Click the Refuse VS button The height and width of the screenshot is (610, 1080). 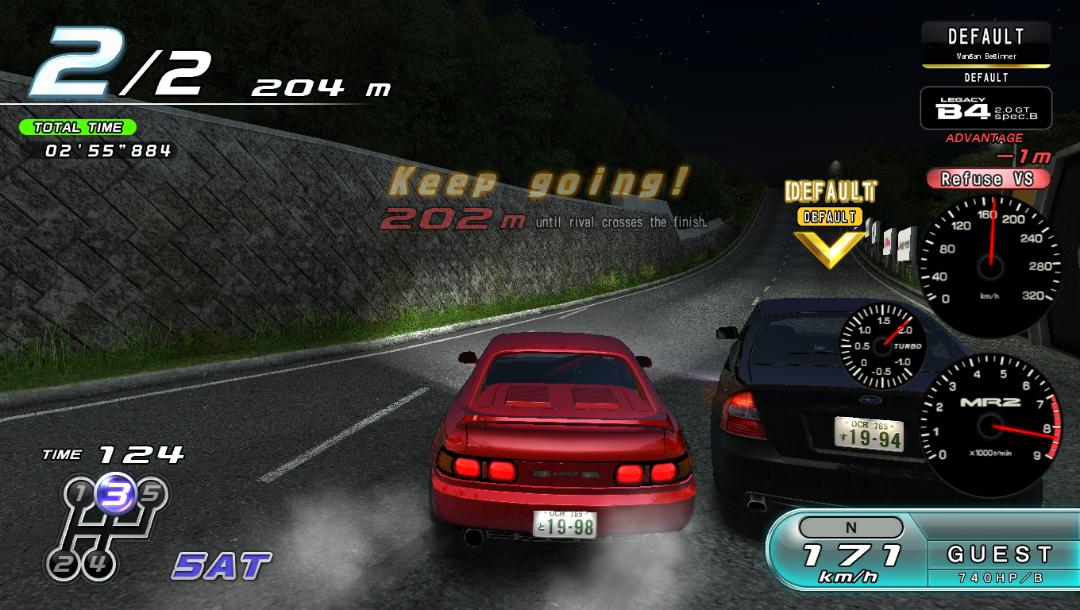point(988,179)
